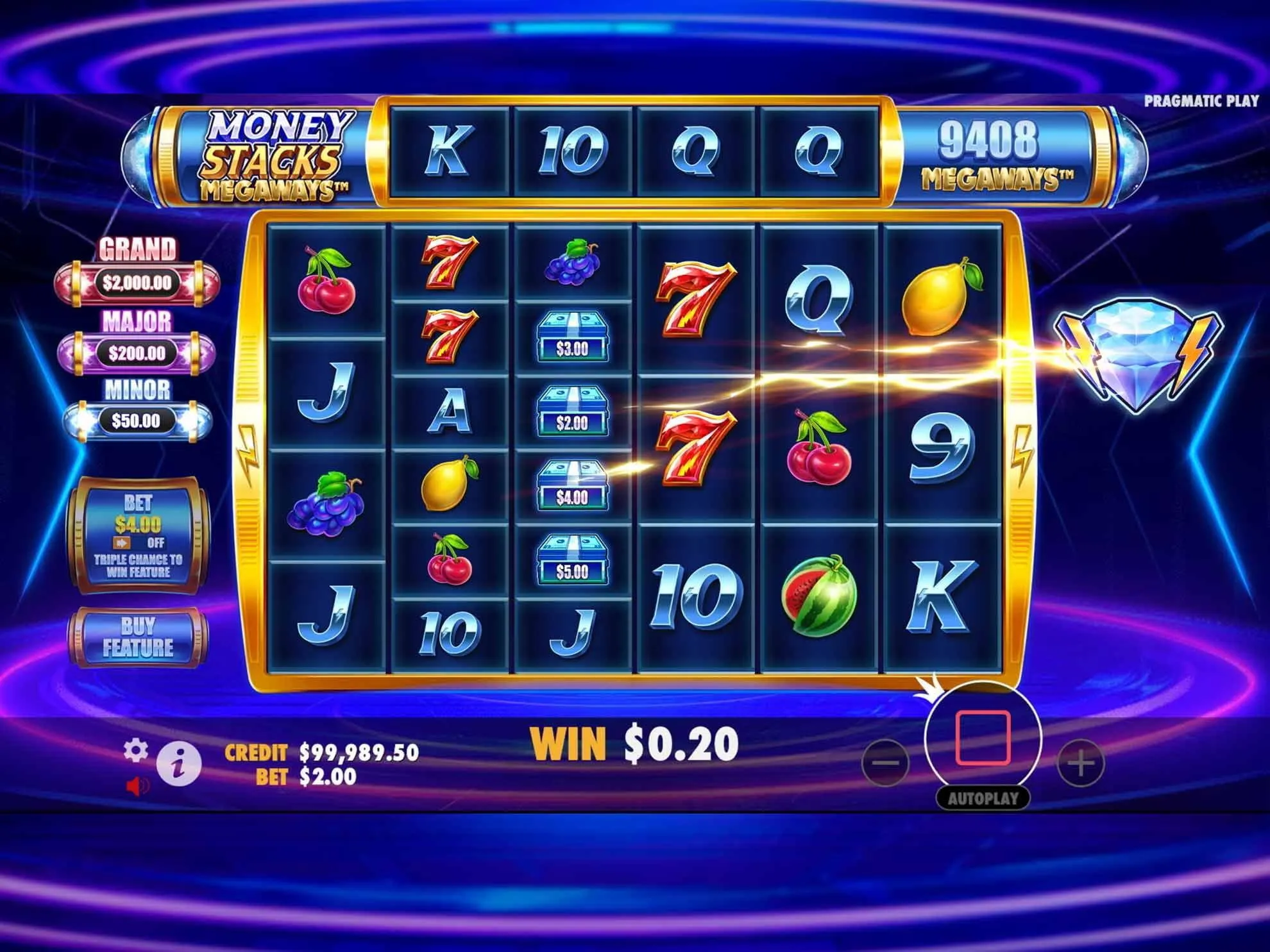Open the Buy Feature panel
1270x952 pixels.
(138, 637)
